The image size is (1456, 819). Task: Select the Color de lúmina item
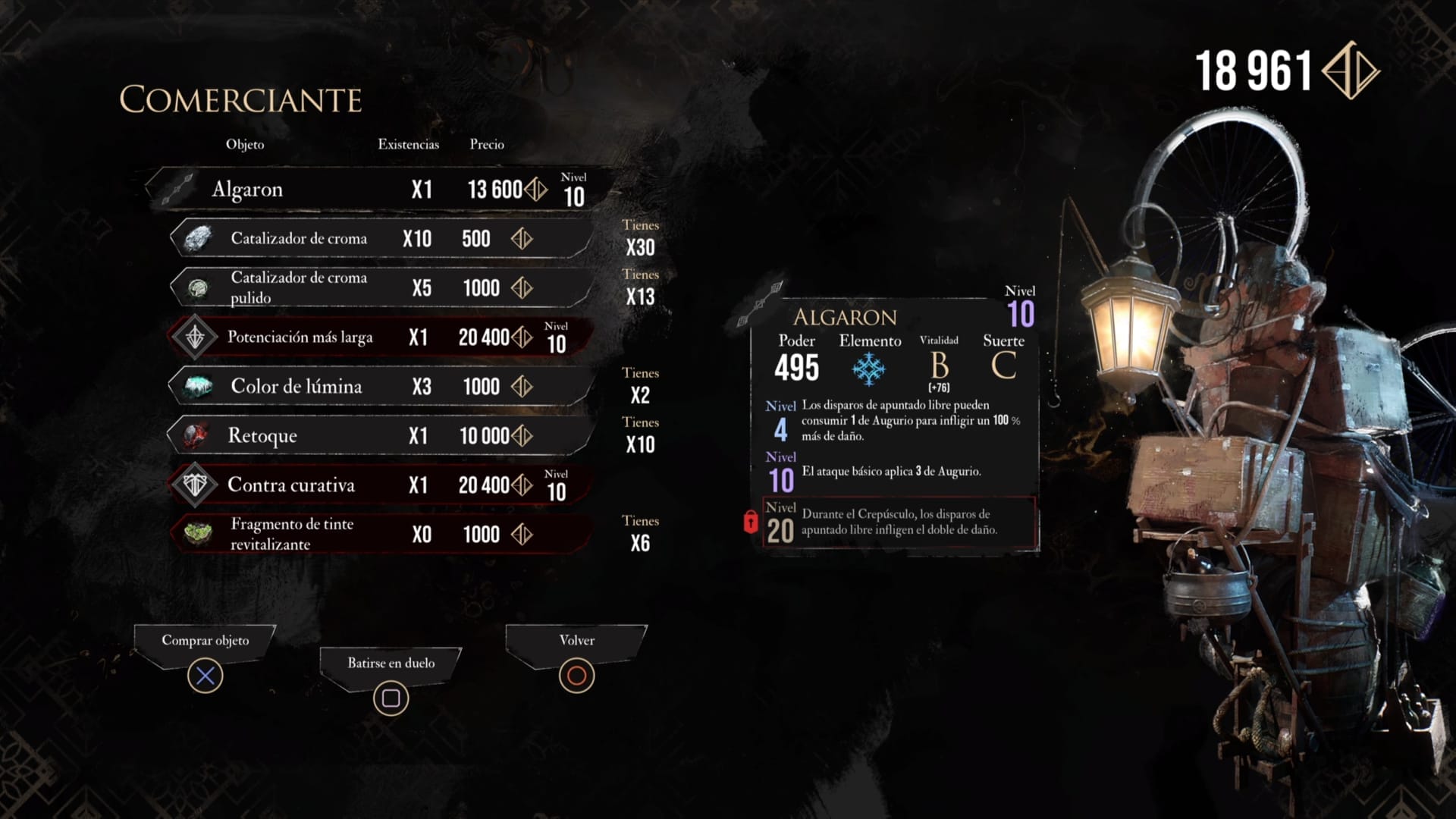379,387
